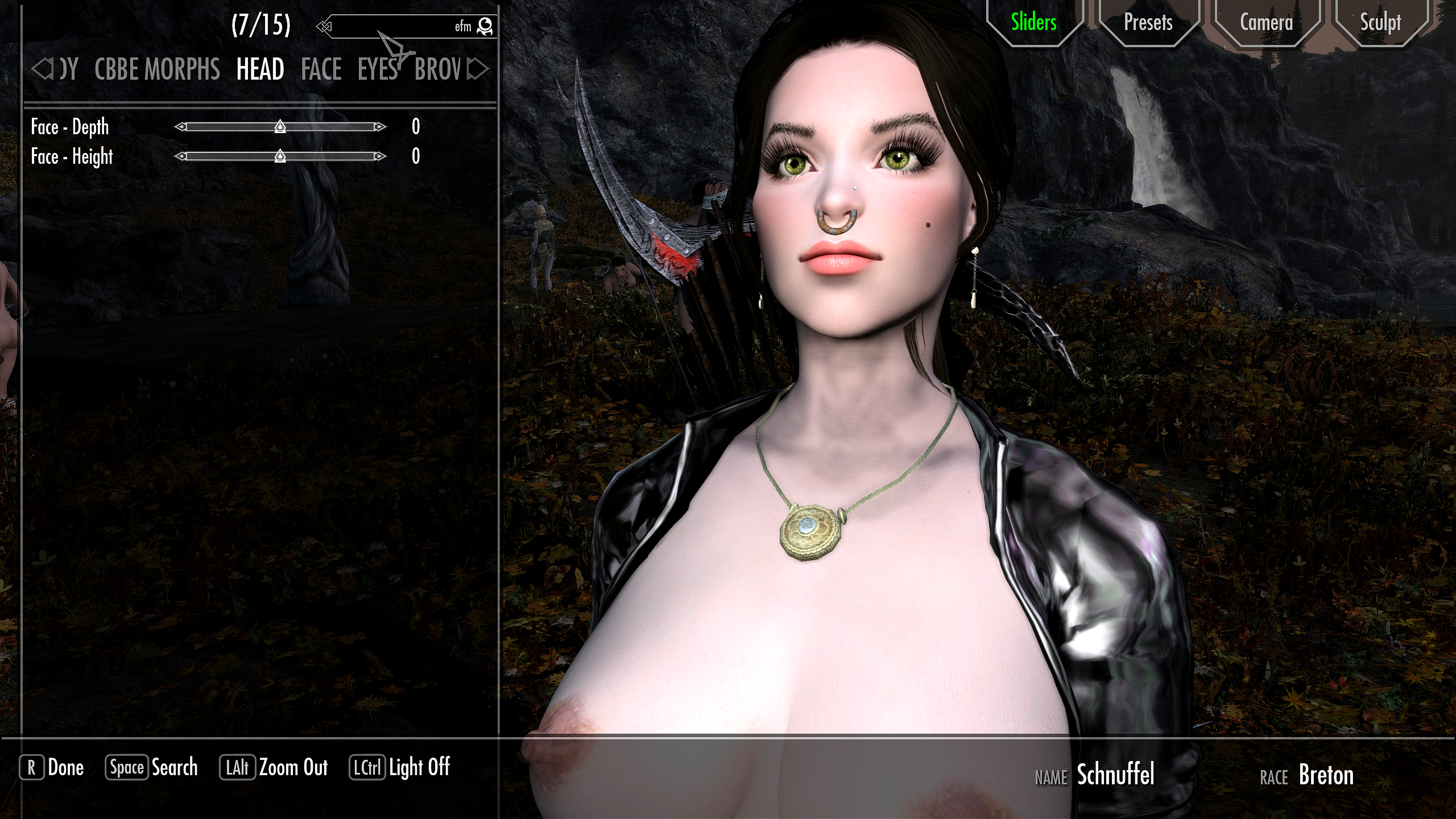The width and height of the screenshot is (1456, 819).
Task: Decrease Face - Depth with left arrow
Action: click(180, 127)
